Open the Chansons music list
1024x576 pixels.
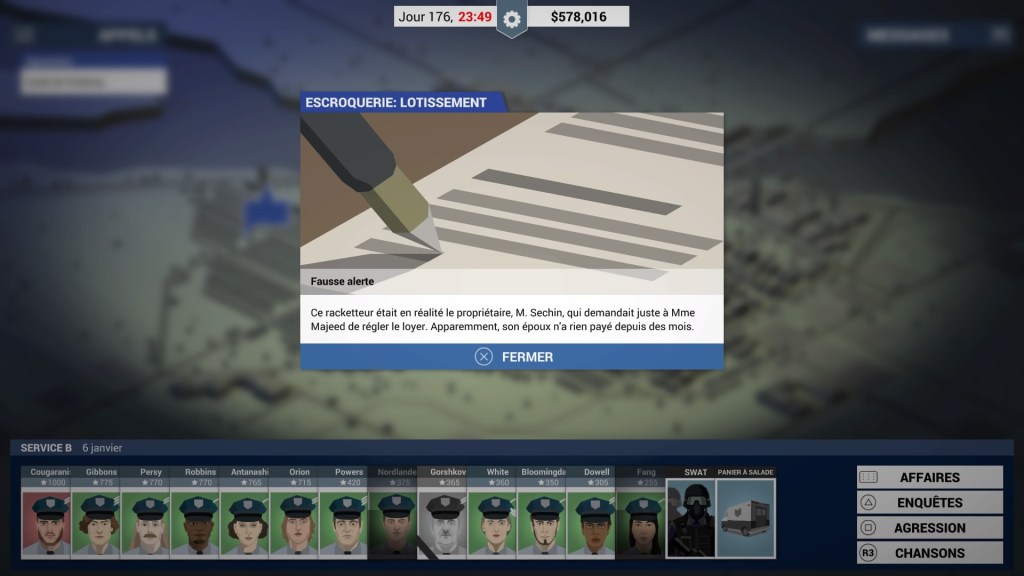(x=929, y=553)
